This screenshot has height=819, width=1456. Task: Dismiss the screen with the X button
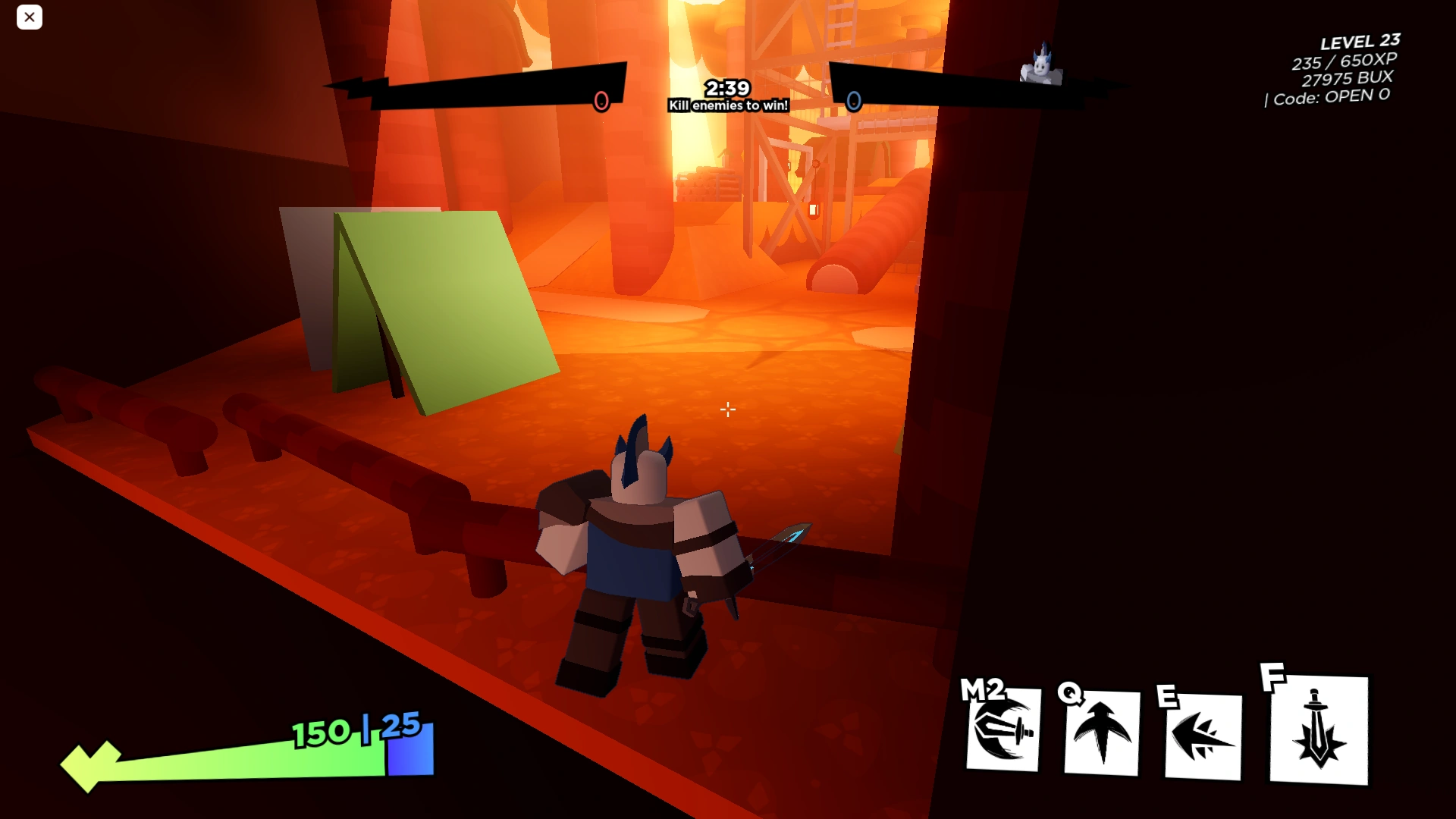[30, 17]
